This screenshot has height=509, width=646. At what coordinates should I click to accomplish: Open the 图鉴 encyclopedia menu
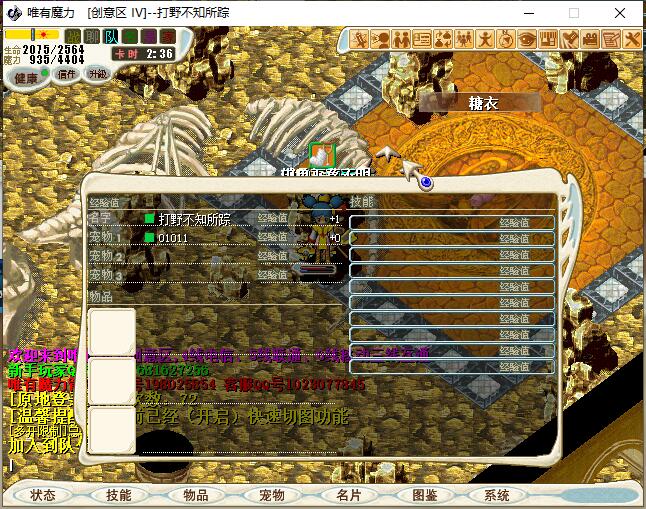425,495
